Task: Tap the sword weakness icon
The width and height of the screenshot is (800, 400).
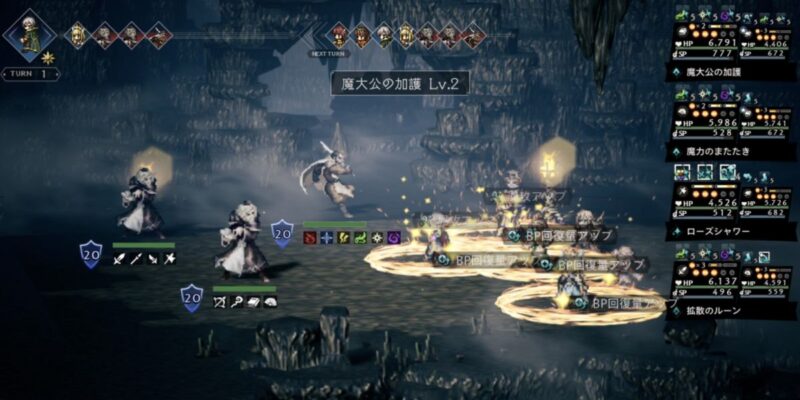Action: pos(119,259)
